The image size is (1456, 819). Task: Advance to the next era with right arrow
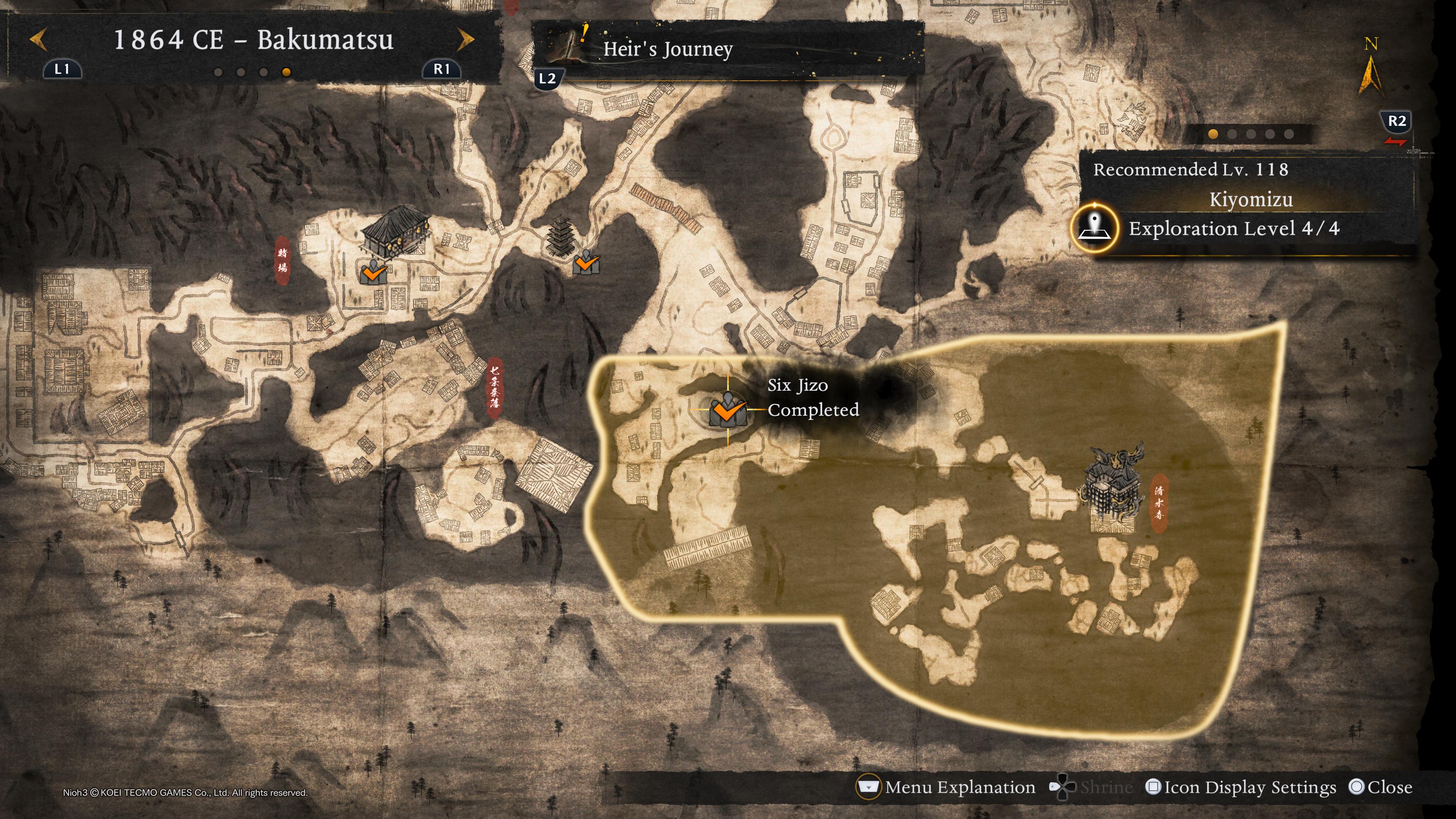click(x=465, y=39)
